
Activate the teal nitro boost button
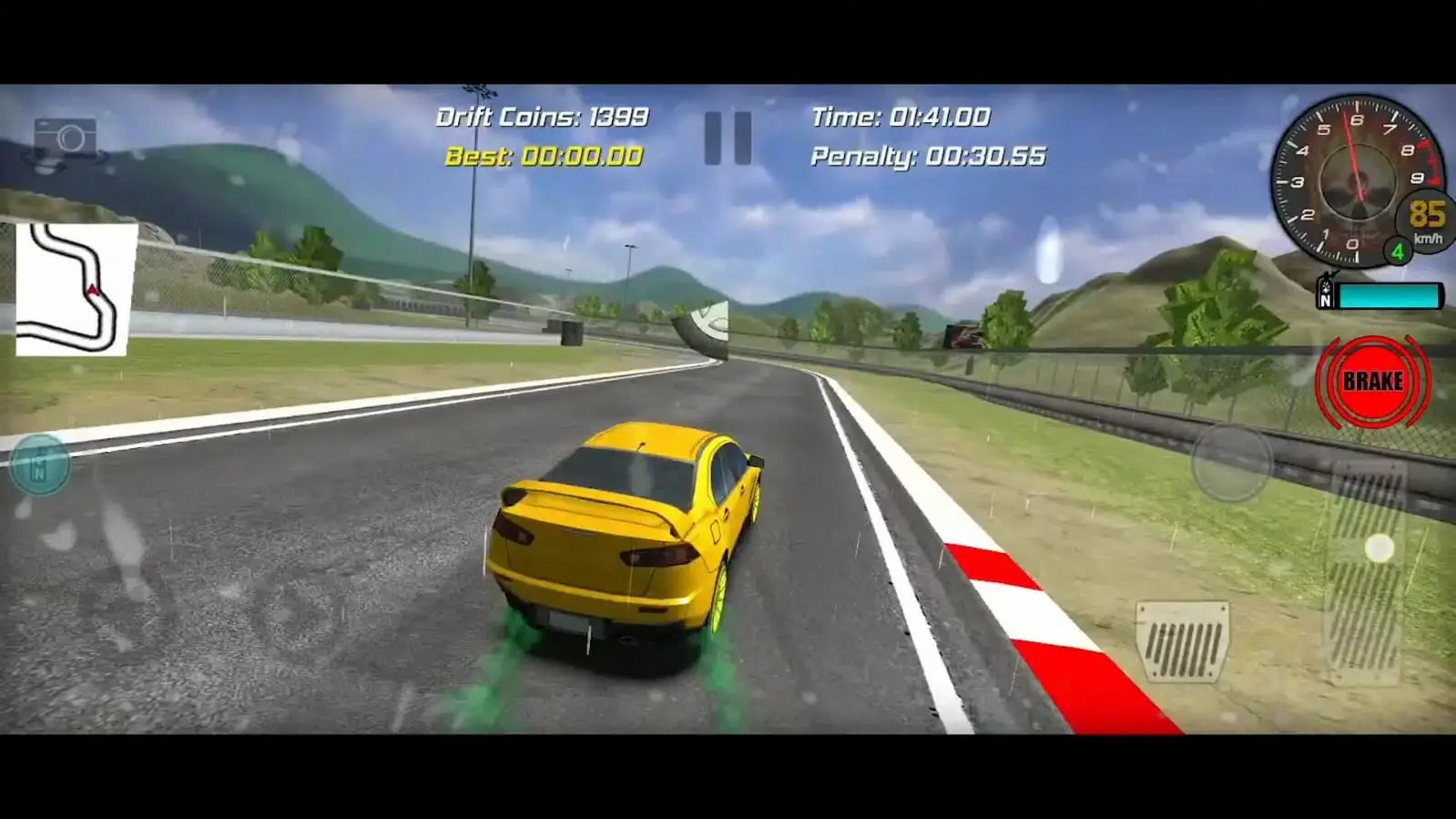(x=39, y=466)
